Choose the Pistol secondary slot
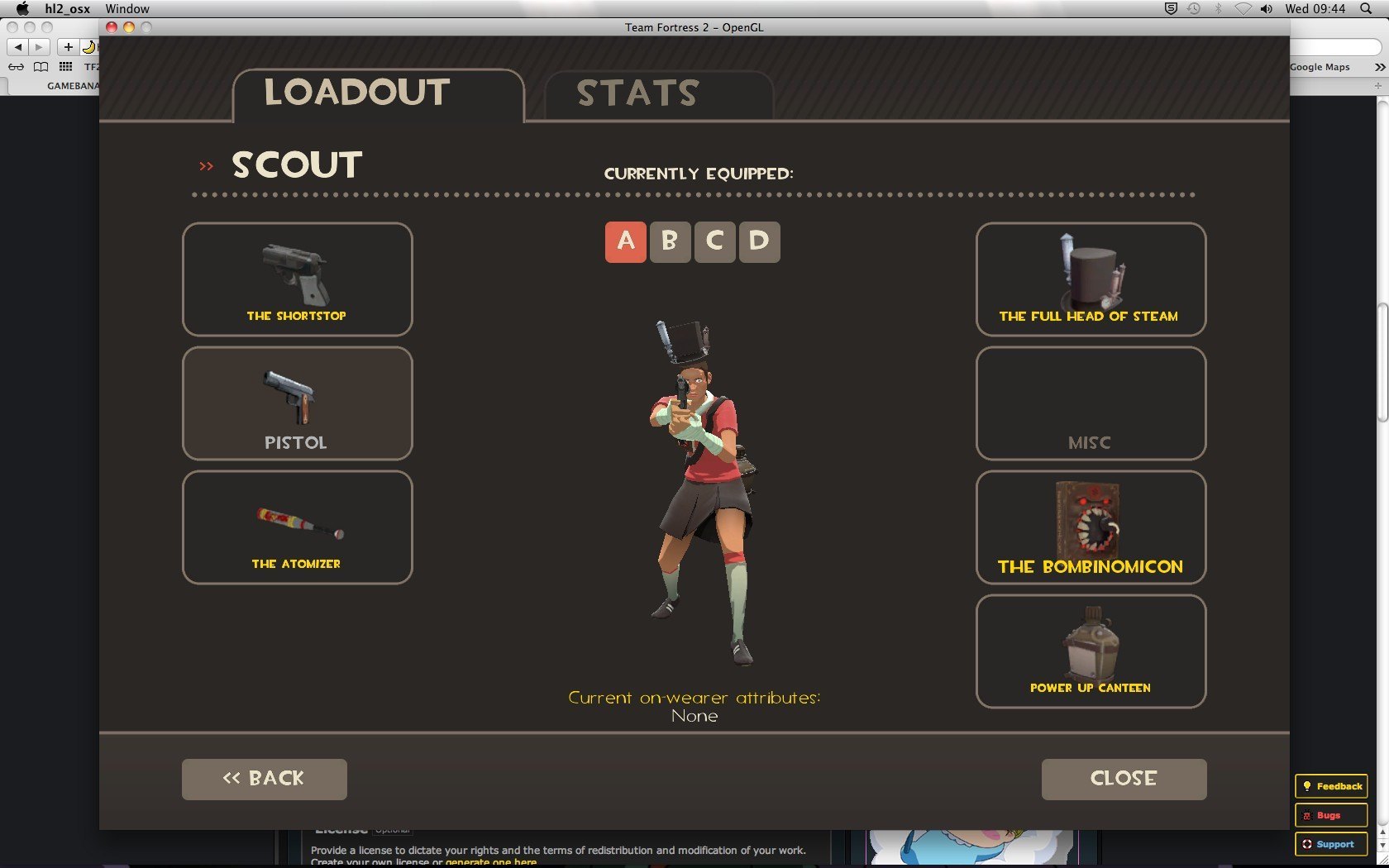Screen dimensions: 1389x868 point(297,403)
